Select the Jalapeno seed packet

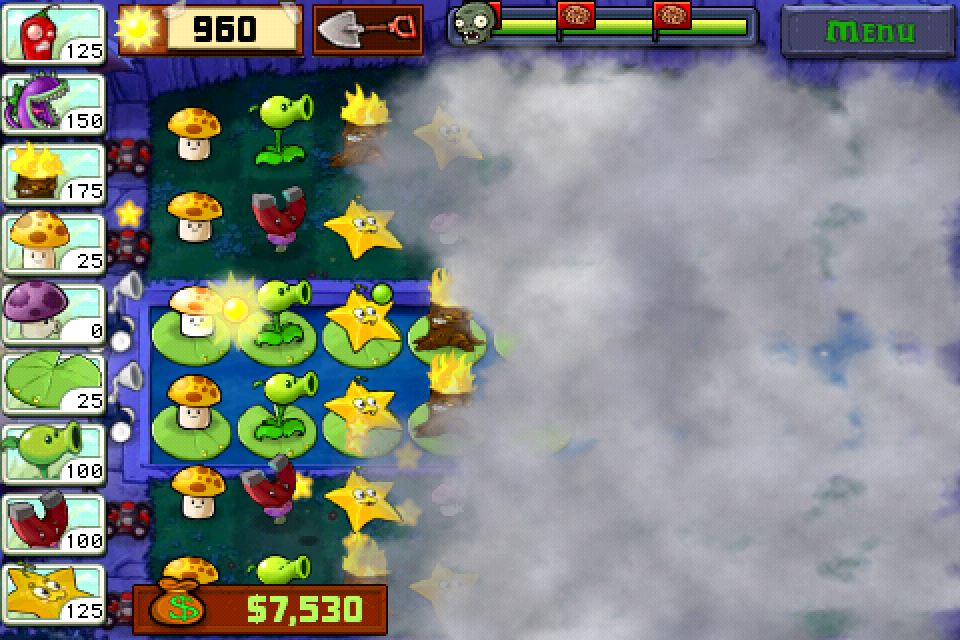[x=55, y=33]
